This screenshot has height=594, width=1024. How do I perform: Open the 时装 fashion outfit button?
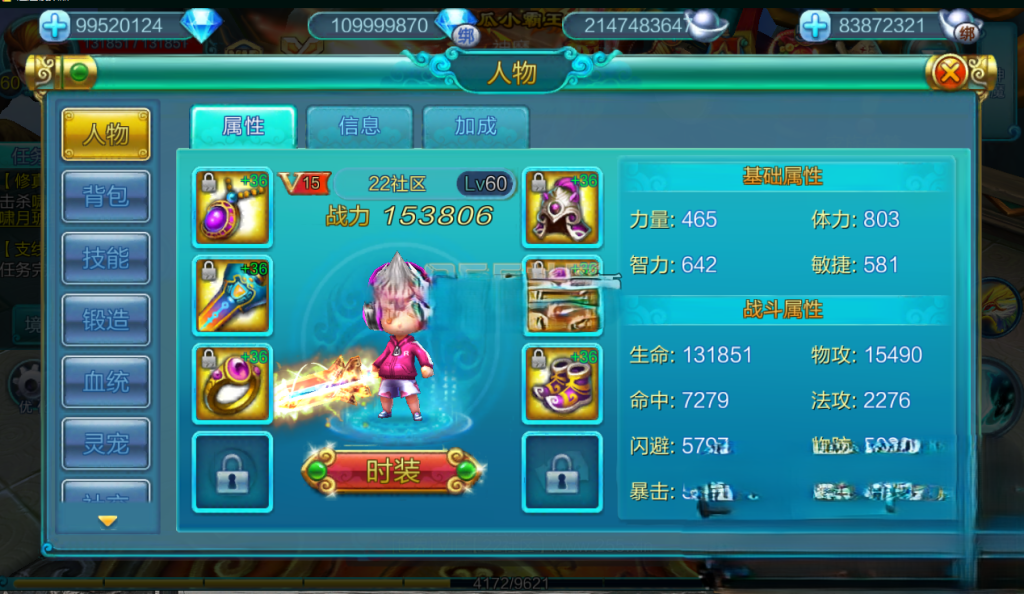392,471
